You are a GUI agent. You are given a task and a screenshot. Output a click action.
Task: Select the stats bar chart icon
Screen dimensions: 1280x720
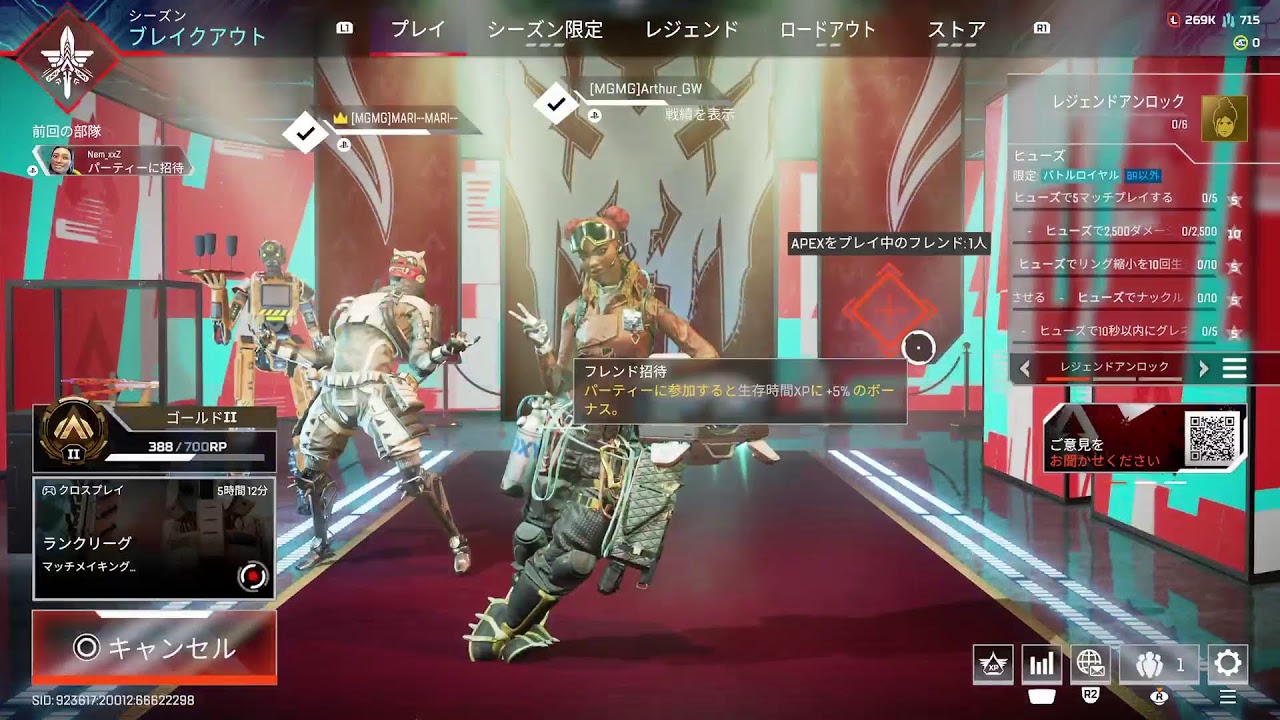(x=1040, y=663)
